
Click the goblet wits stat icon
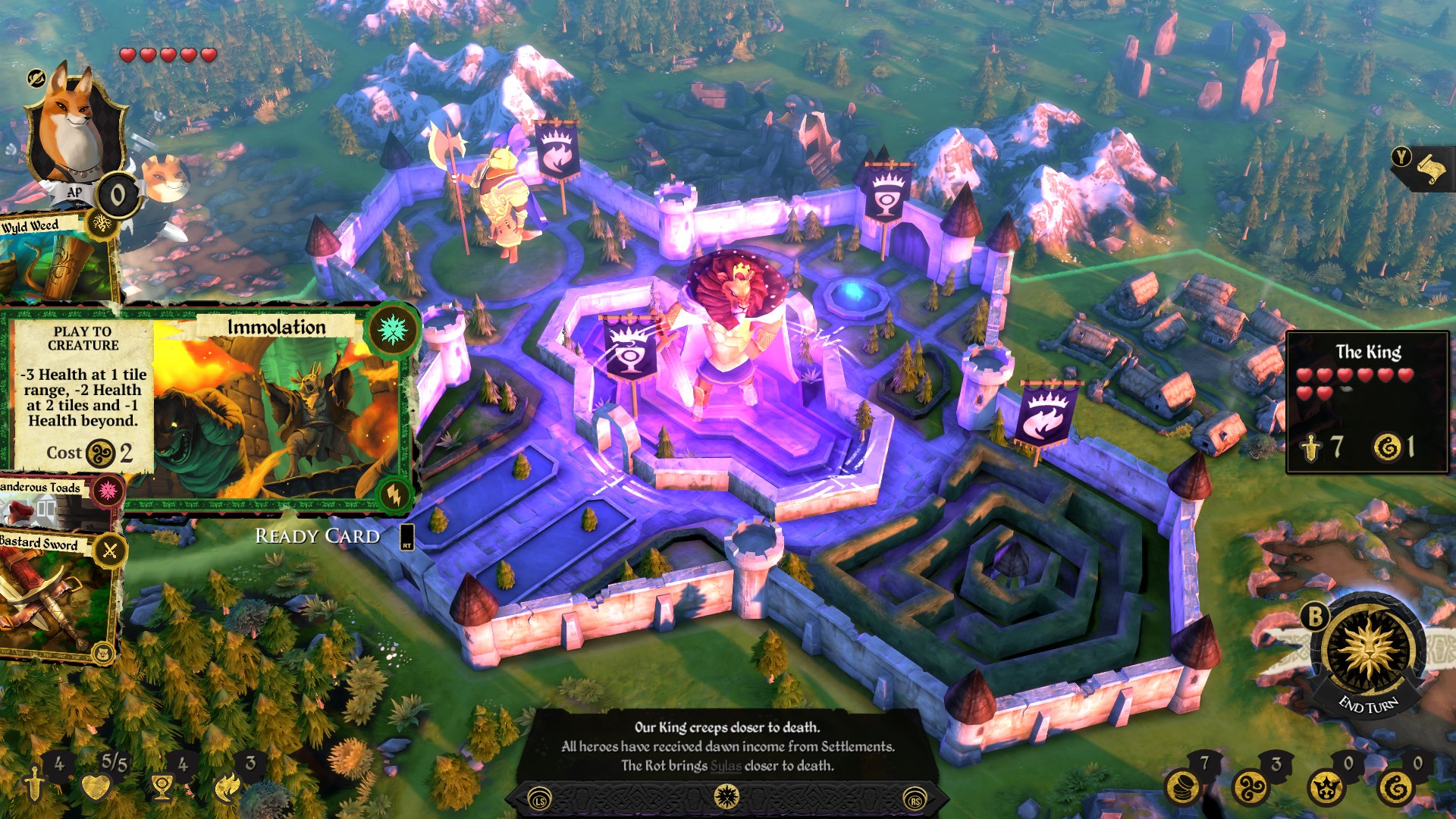161,787
